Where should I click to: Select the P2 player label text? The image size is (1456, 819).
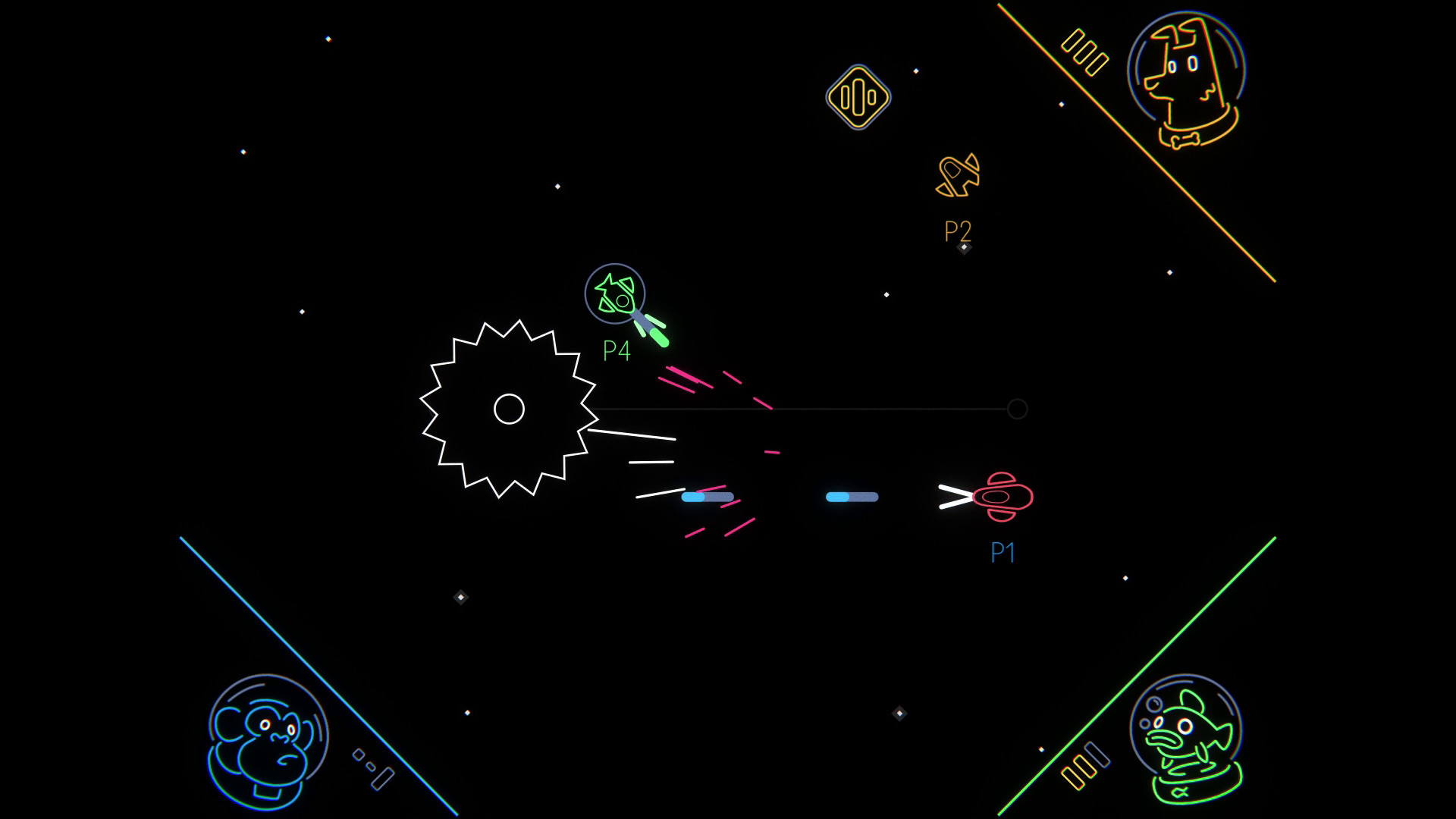point(956,231)
